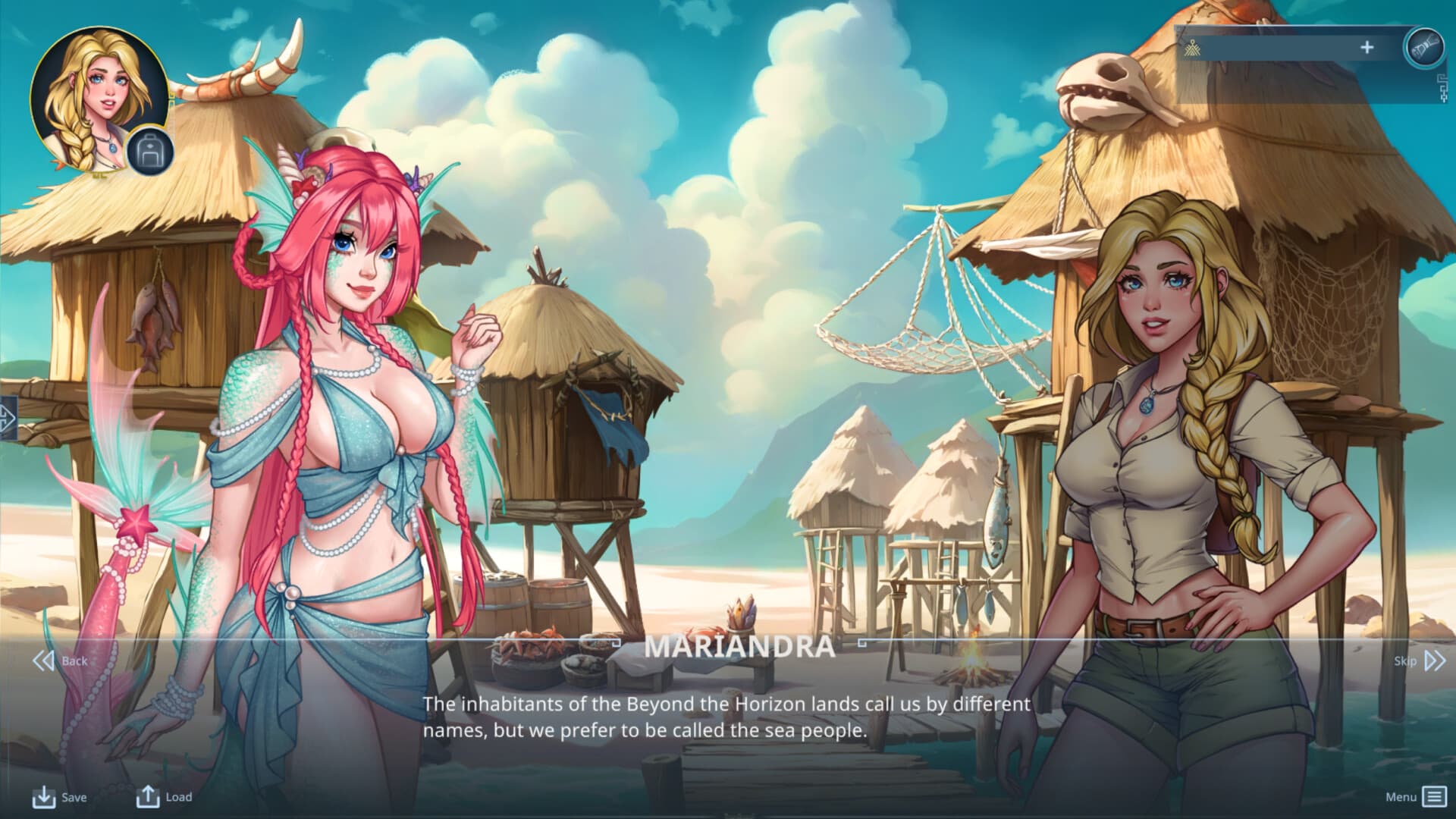This screenshot has width=1456, height=819.
Task: Open the Menu
Action: coord(1415,796)
